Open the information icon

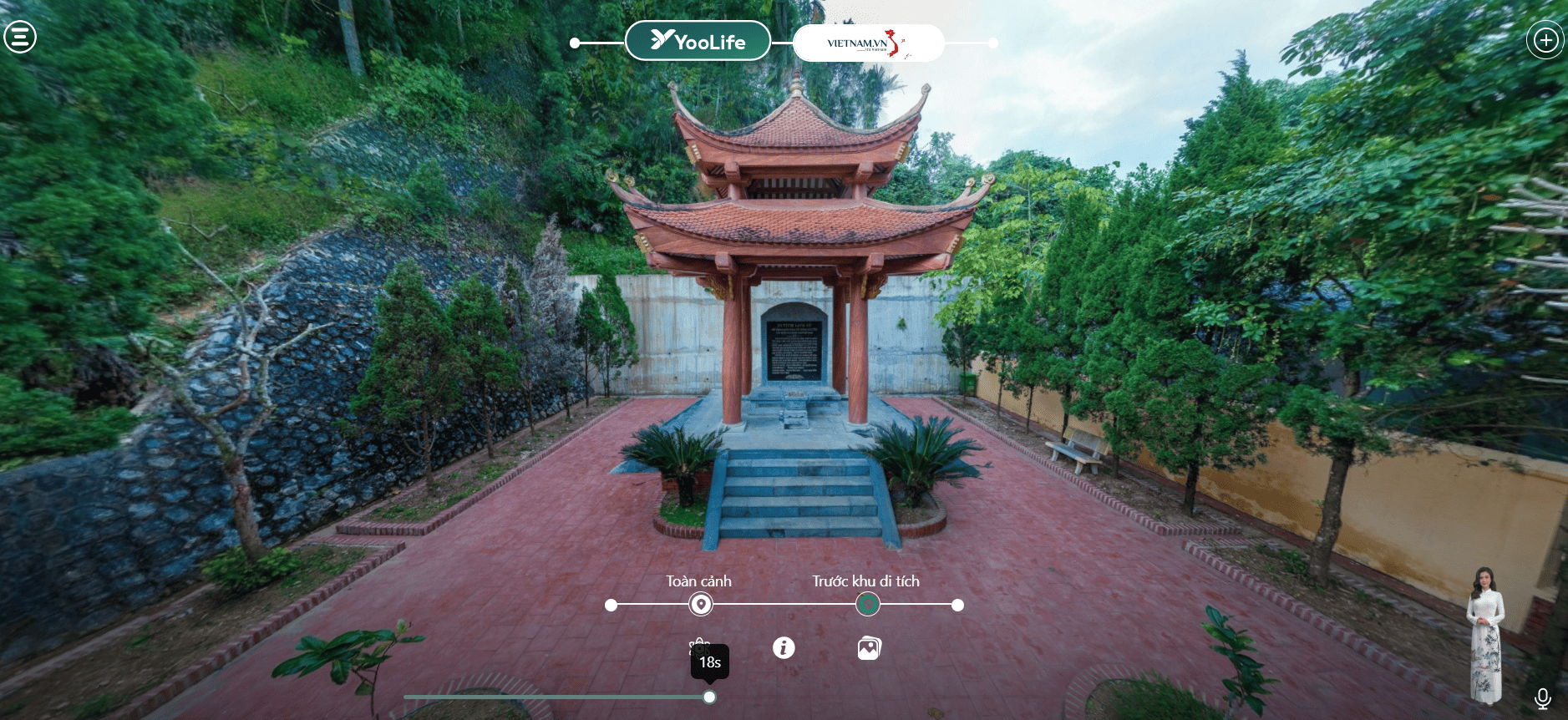click(784, 647)
